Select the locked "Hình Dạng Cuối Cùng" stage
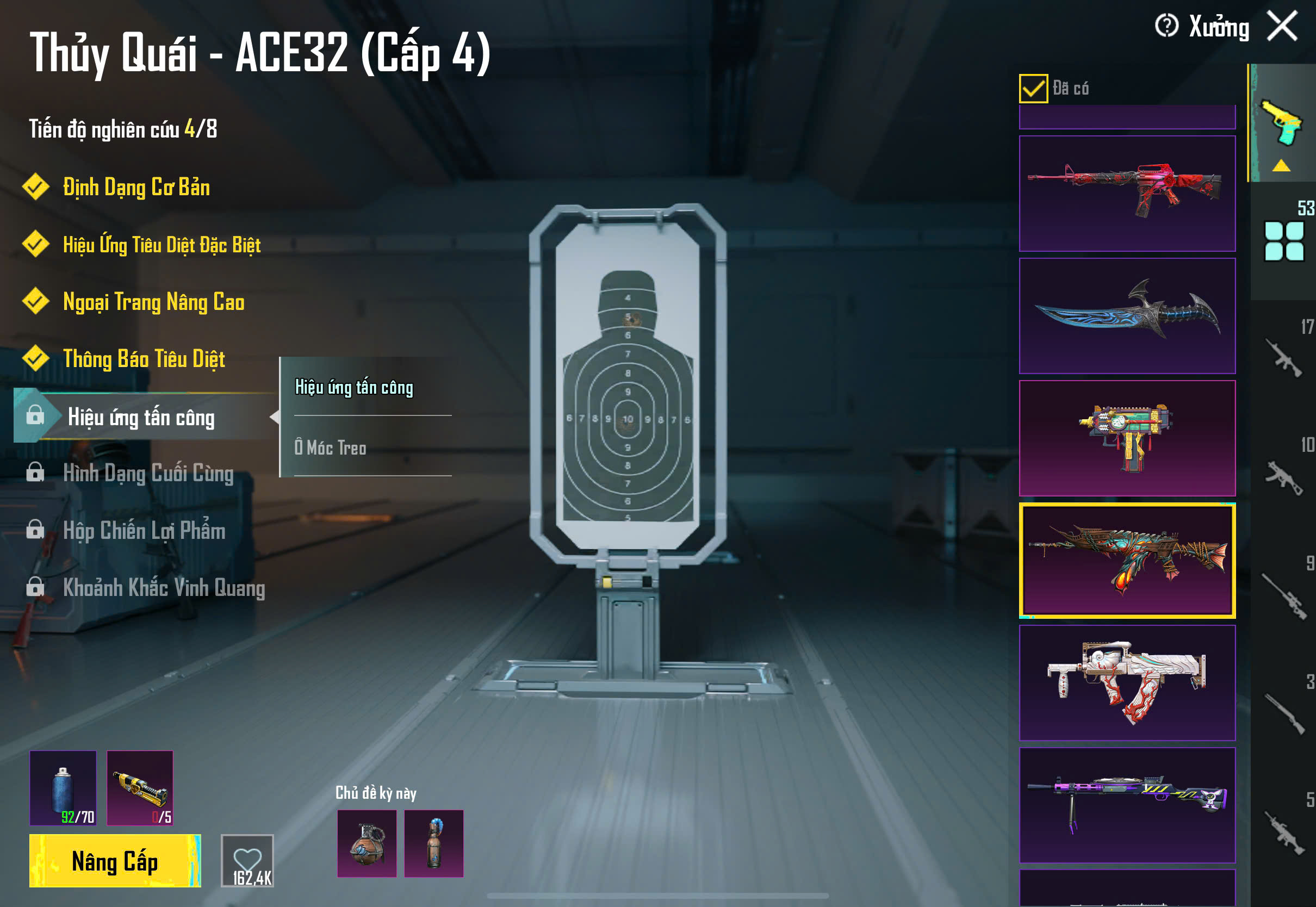1316x907 pixels. 148,474
